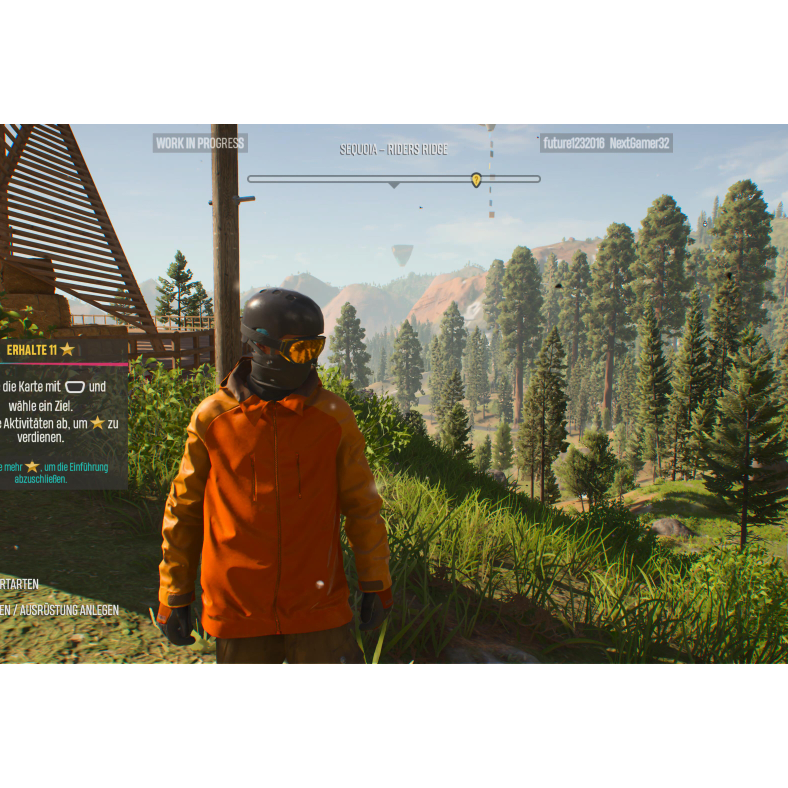This screenshot has width=788, height=788.
Task: Open the "Erhalte 11" star objective tracker
Action: [x=42, y=350]
